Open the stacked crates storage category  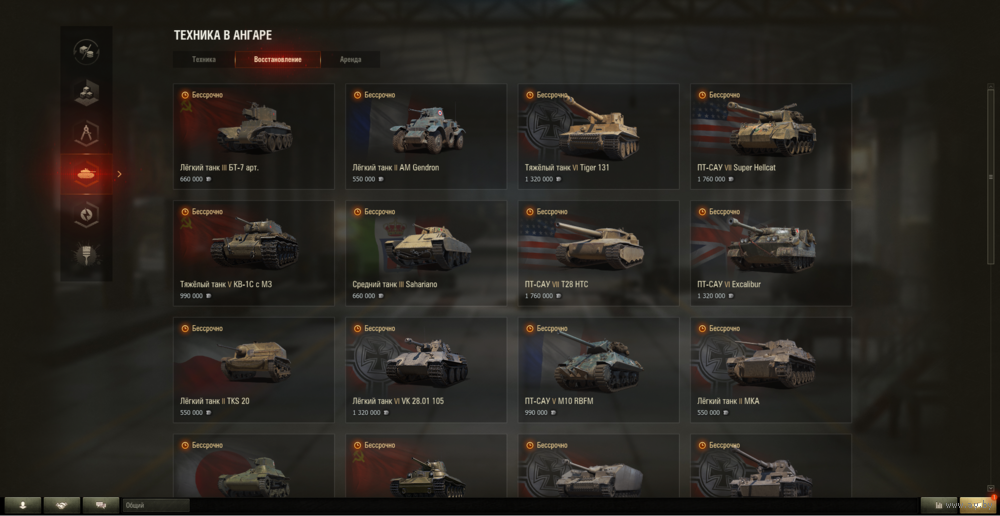tap(86, 92)
